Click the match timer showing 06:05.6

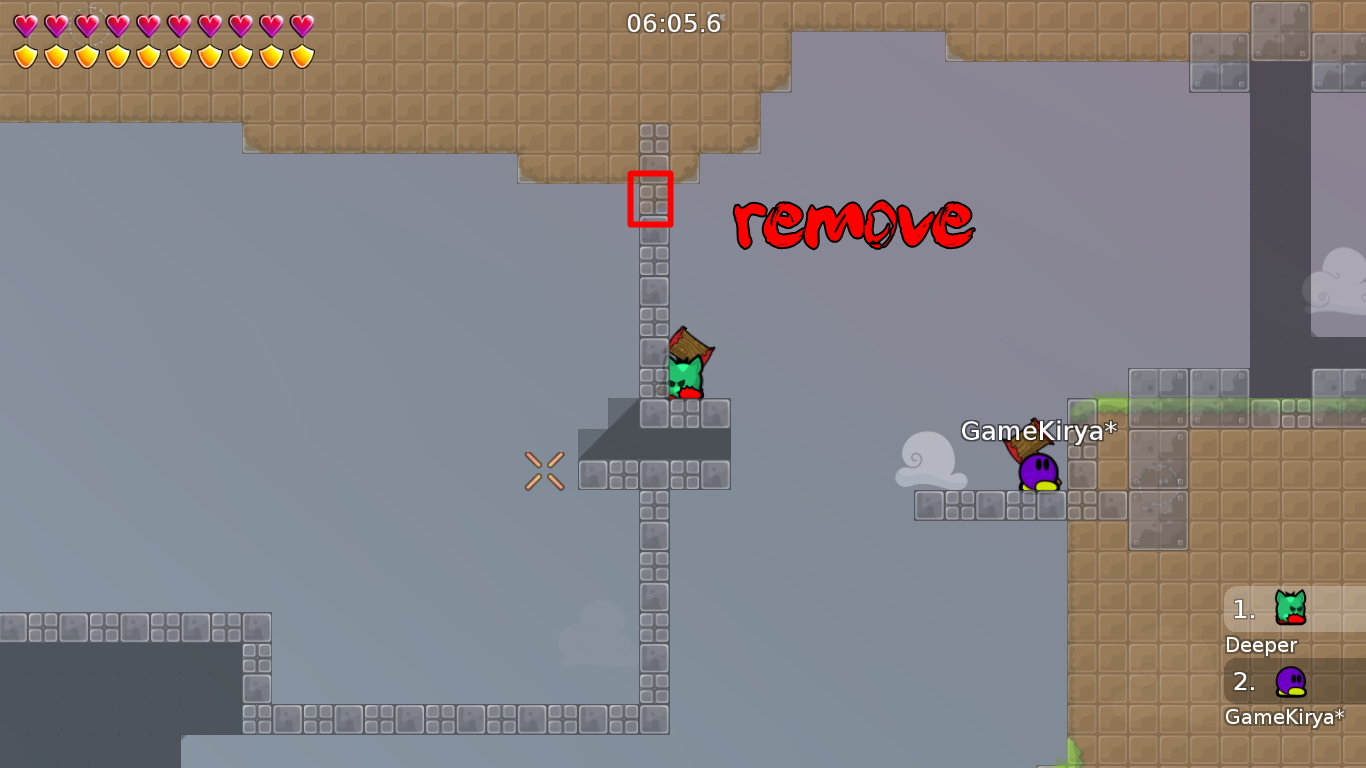675,24
